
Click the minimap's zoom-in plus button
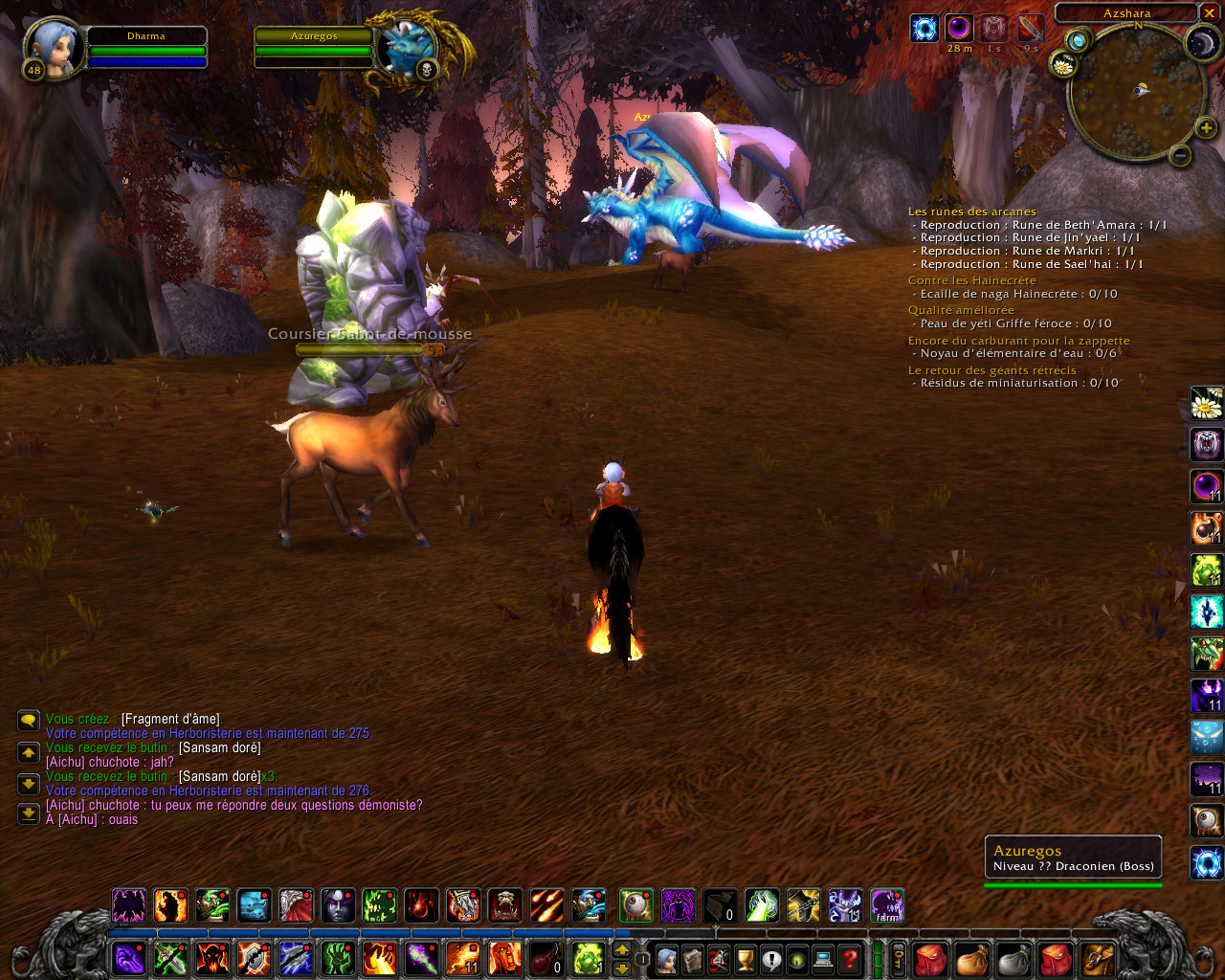(x=1206, y=128)
